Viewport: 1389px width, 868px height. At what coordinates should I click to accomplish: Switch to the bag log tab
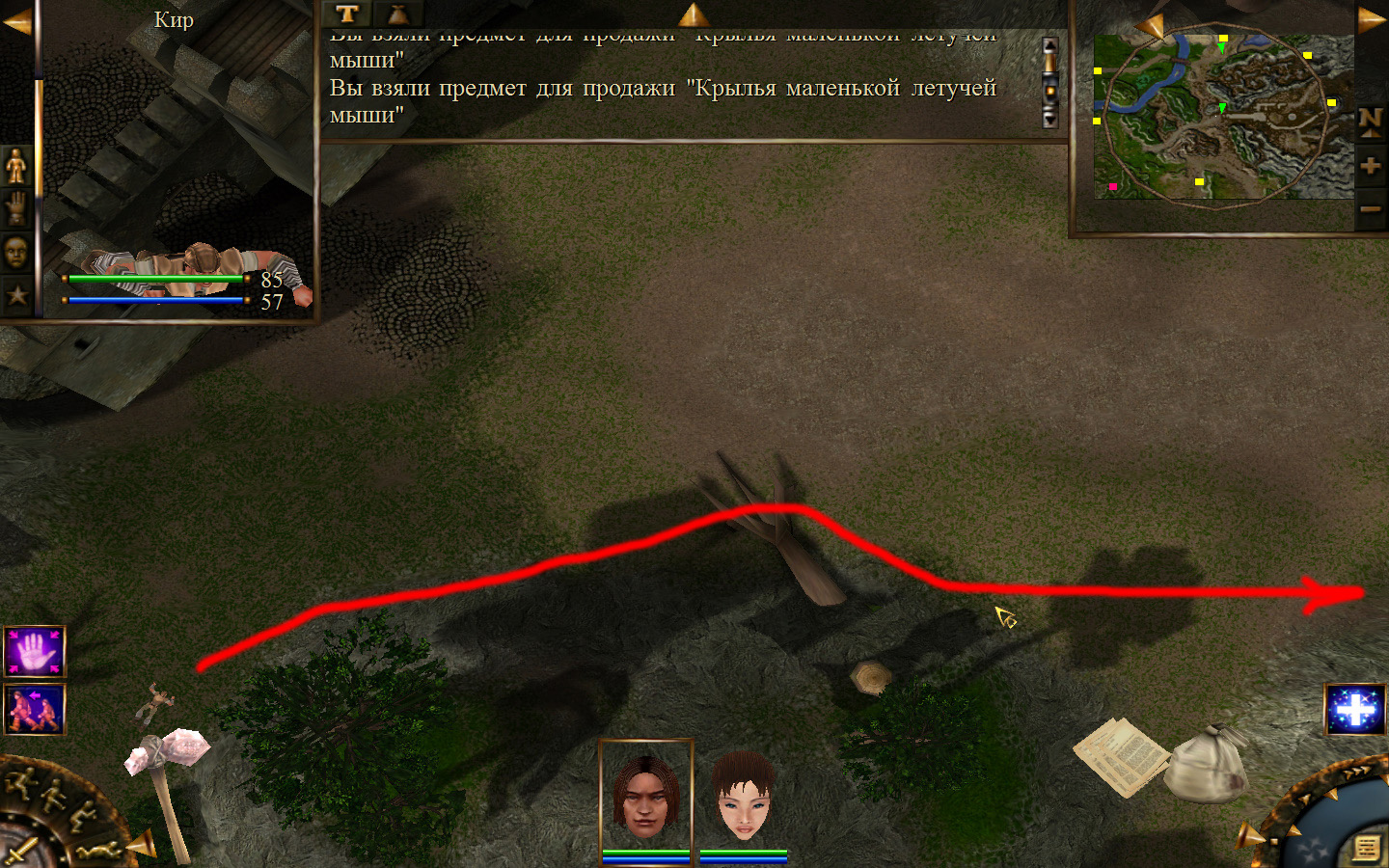coord(397,14)
